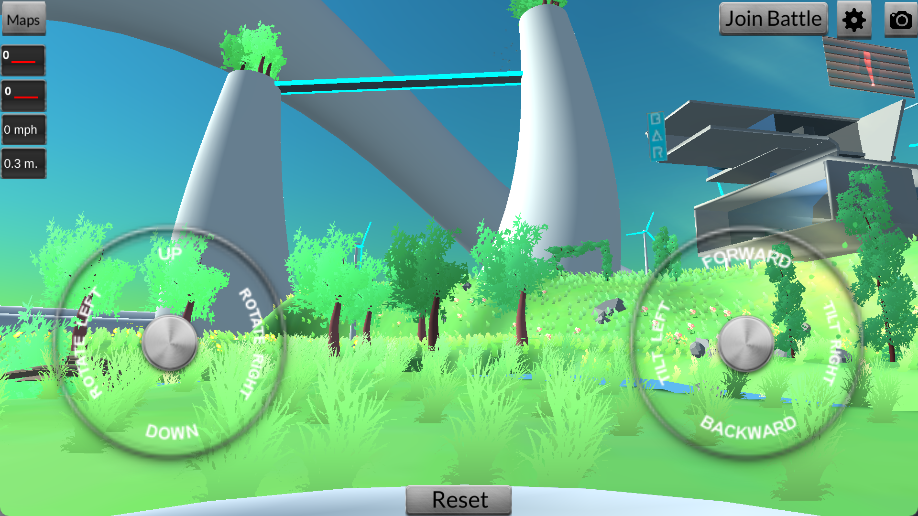Viewport: 918px width, 516px height.
Task: Click the left joystick's metal knob
Action: point(170,343)
